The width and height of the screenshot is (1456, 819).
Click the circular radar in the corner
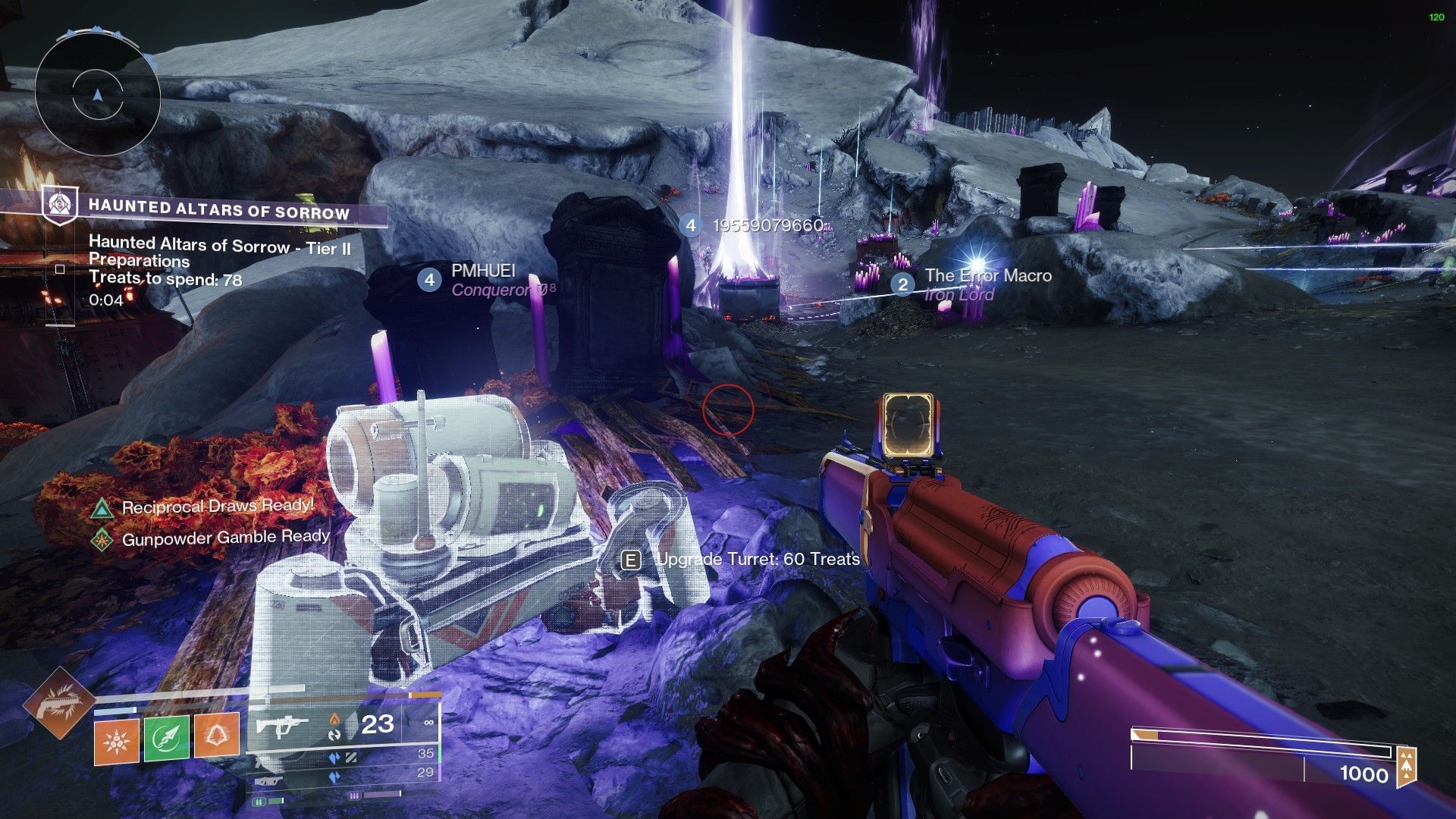(98, 96)
